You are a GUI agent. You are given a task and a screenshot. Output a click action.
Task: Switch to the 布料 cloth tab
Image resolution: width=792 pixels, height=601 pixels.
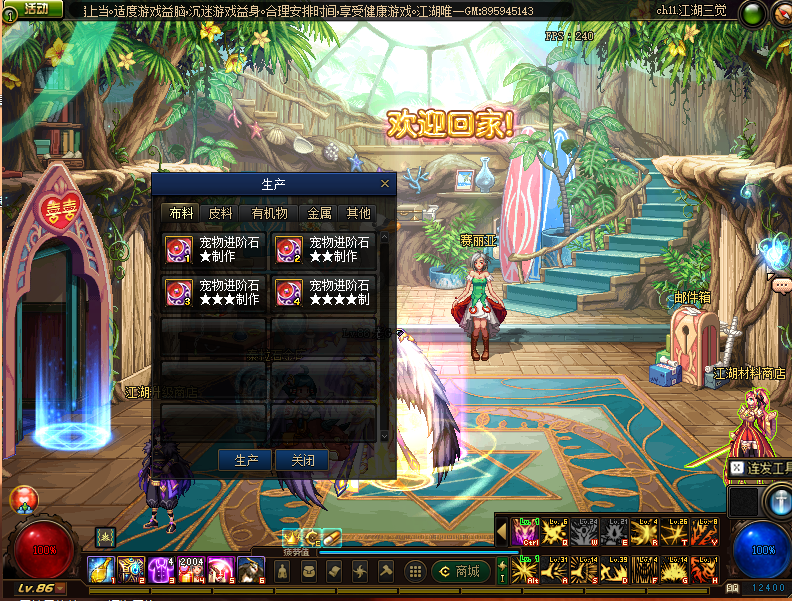[x=181, y=213]
